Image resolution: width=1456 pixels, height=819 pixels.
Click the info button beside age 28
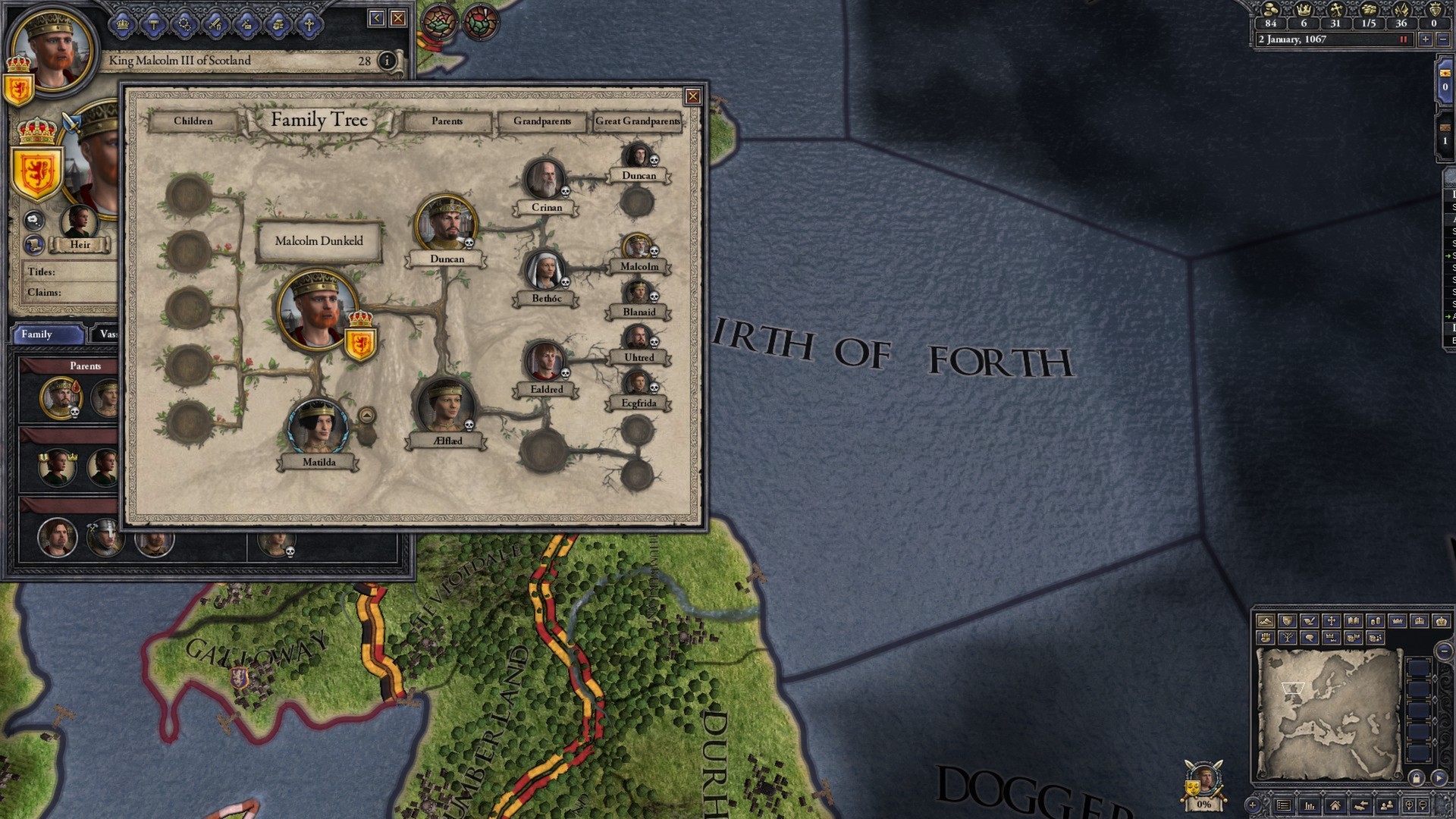(x=388, y=61)
